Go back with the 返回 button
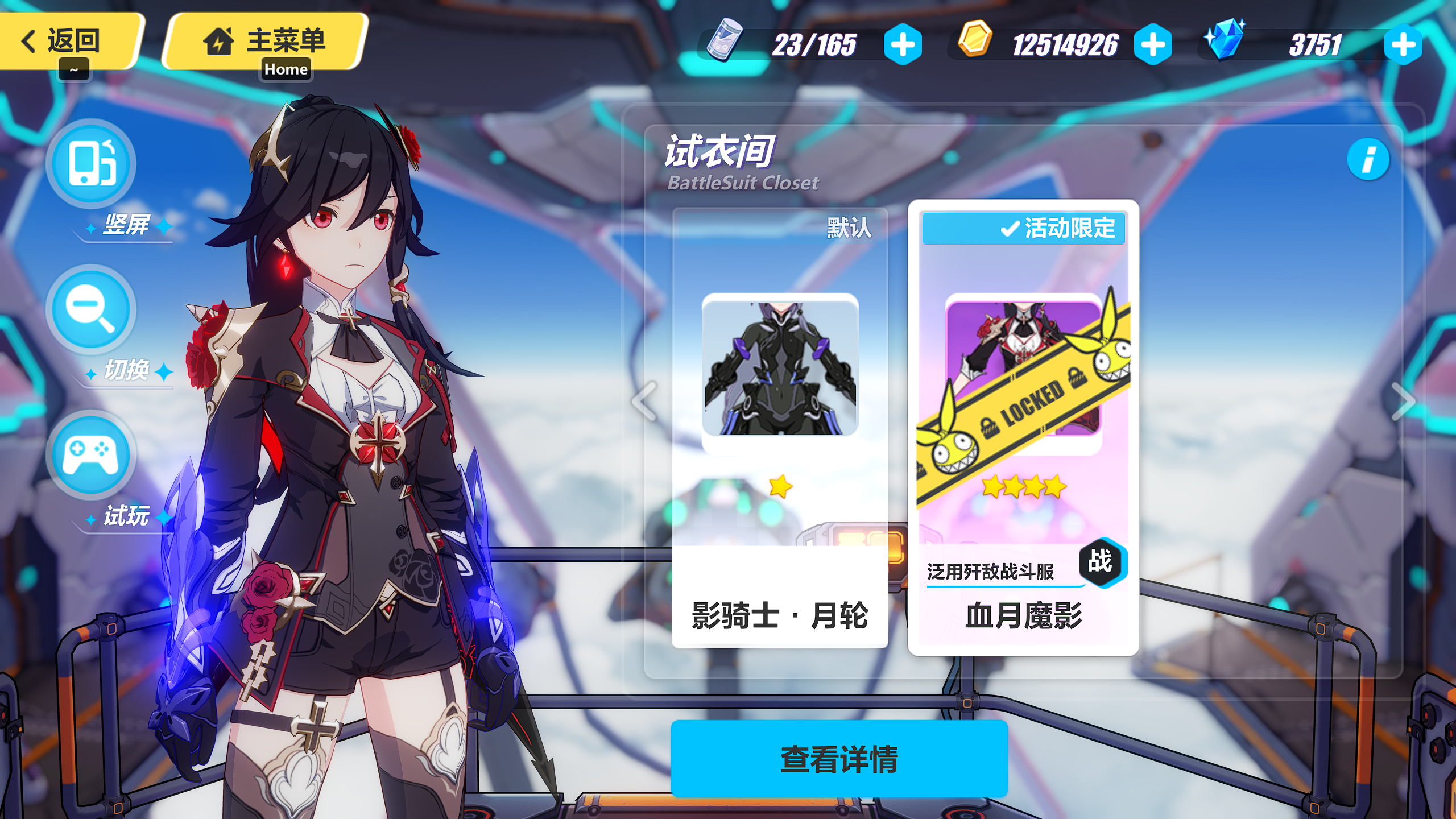Viewport: 1456px width, 819px height. [67, 41]
